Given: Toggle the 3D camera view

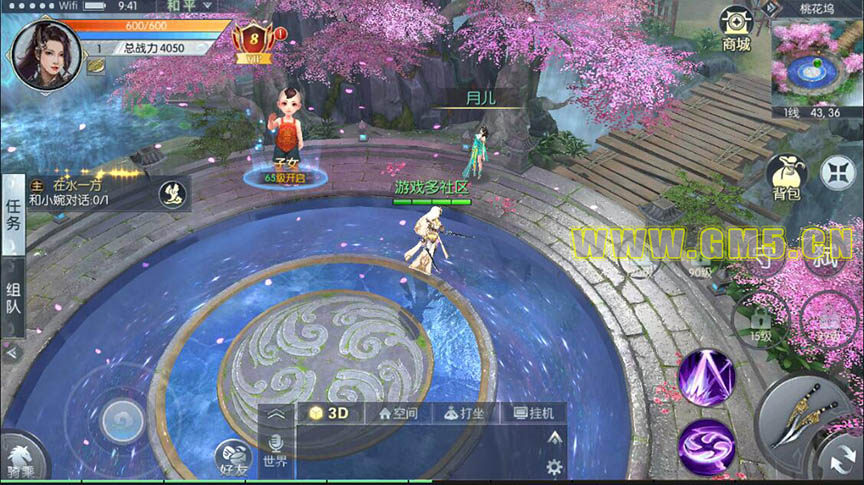Looking at the screenshot, I should pyautogui.click(x=329, y=413).
